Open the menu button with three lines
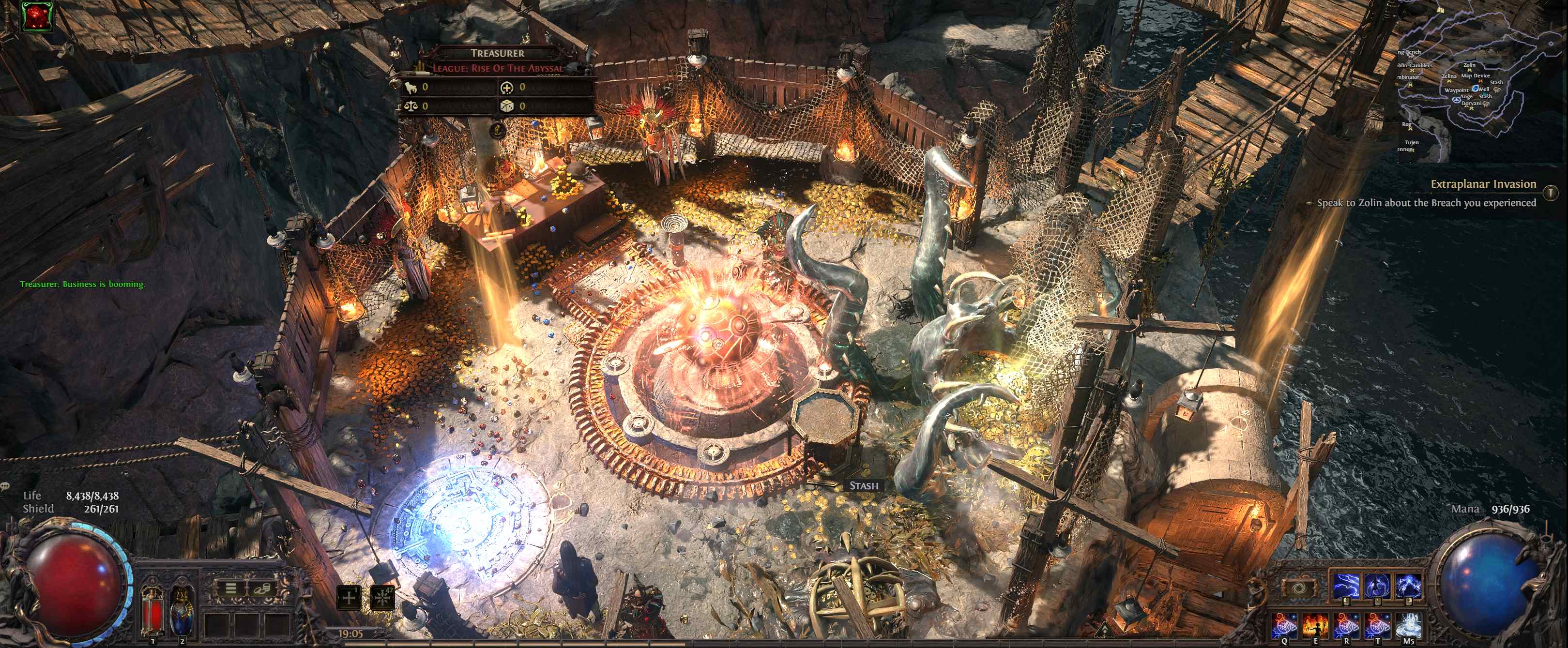Screen dimensions: 1568x648 (231, 588)
